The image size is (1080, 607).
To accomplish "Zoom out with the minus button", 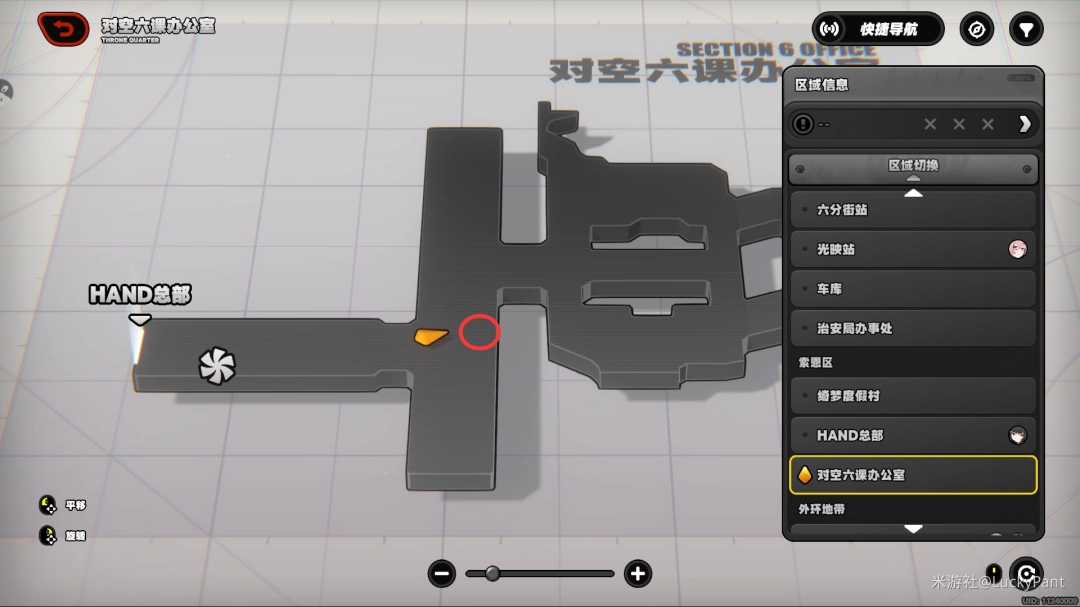I will [442, 573].
